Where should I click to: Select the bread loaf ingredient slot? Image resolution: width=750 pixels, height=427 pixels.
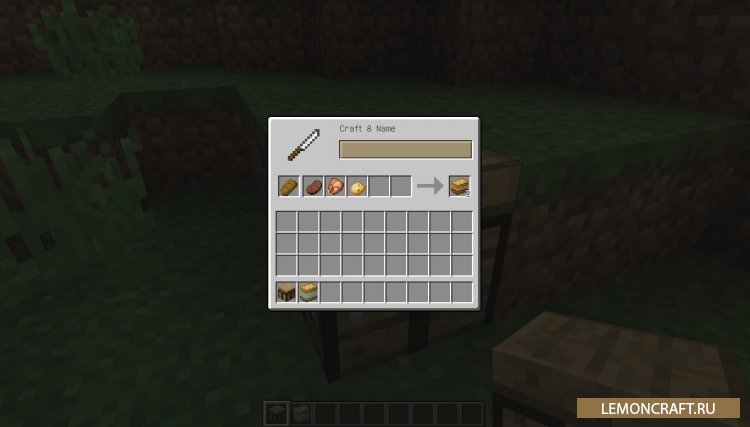288,186
